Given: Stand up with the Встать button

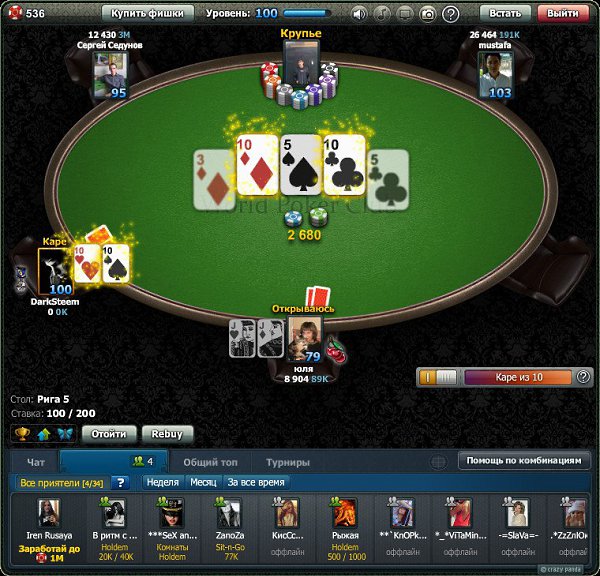Looking at the screenshot, I should pyautogui.click(x=506, y=14).
